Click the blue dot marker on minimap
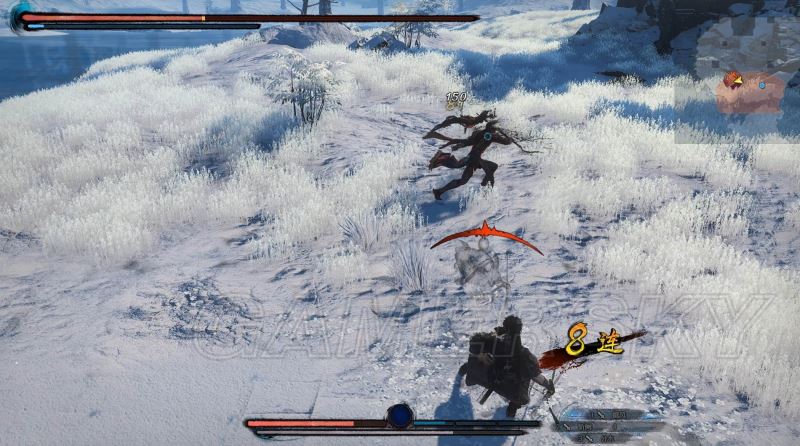The height and width of the screenshot is (446, 800). pos(762,86)
